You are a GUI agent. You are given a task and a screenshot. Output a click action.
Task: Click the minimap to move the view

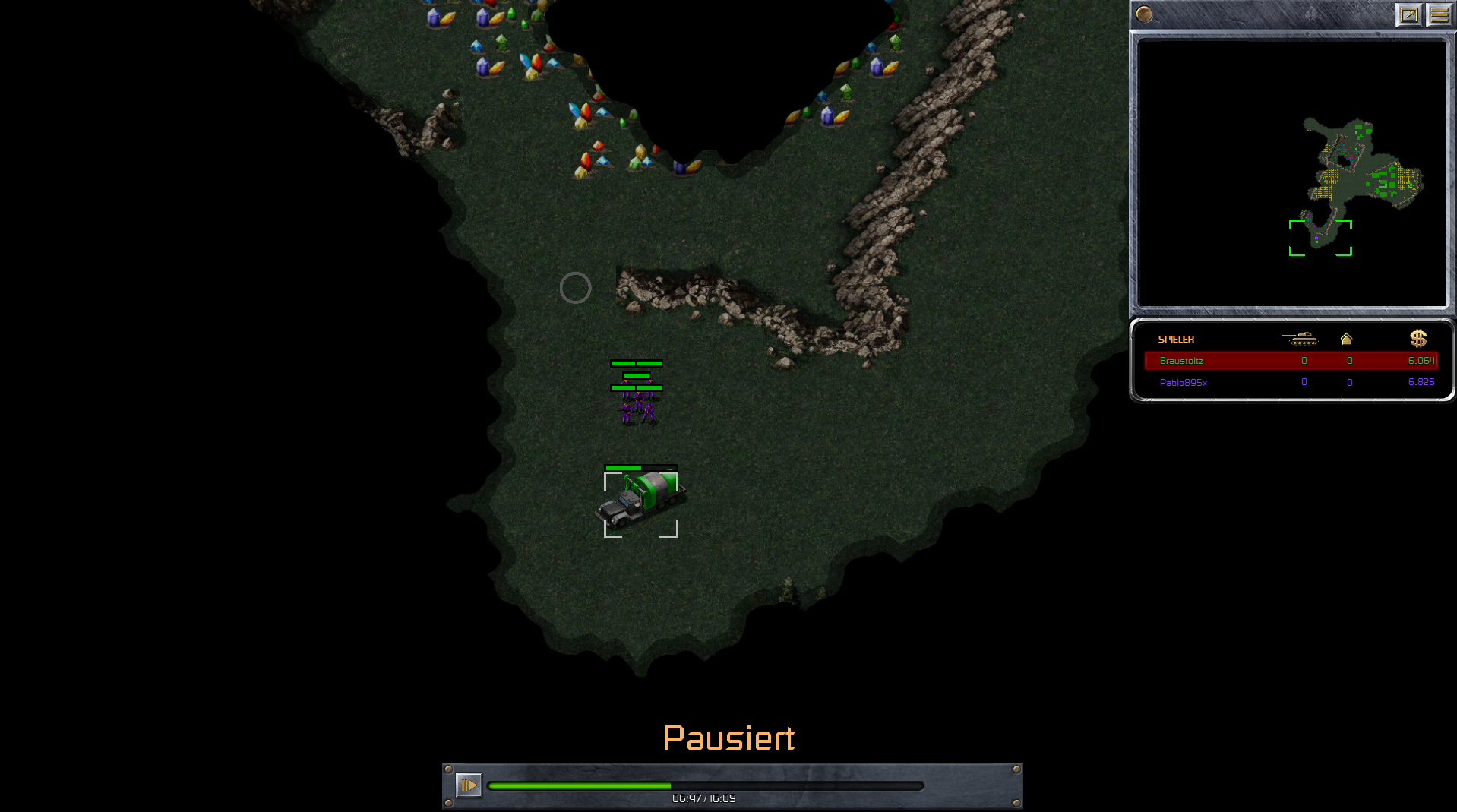click(1291, 174)
